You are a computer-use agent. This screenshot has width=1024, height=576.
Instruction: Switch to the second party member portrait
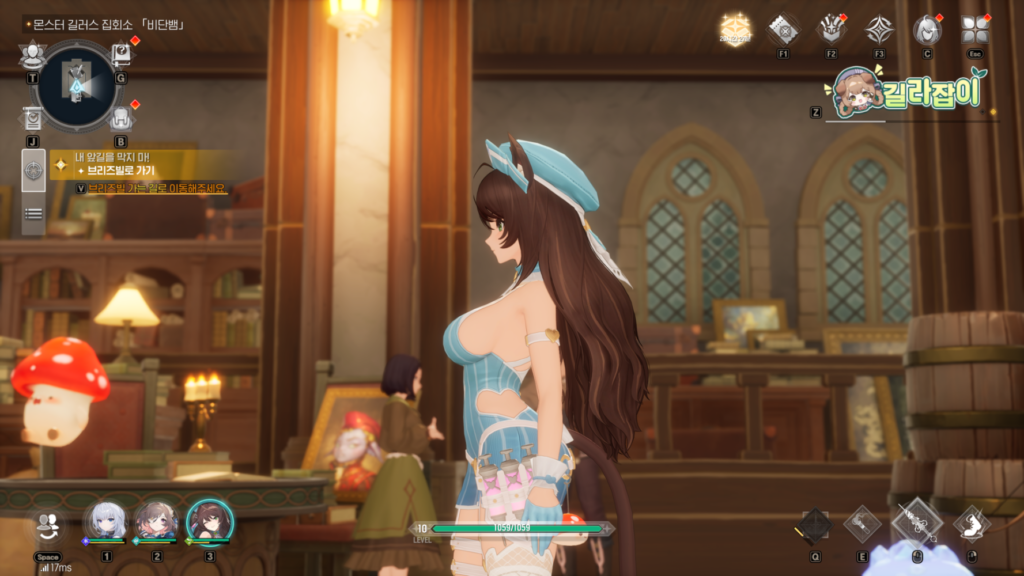coord(157,521)
